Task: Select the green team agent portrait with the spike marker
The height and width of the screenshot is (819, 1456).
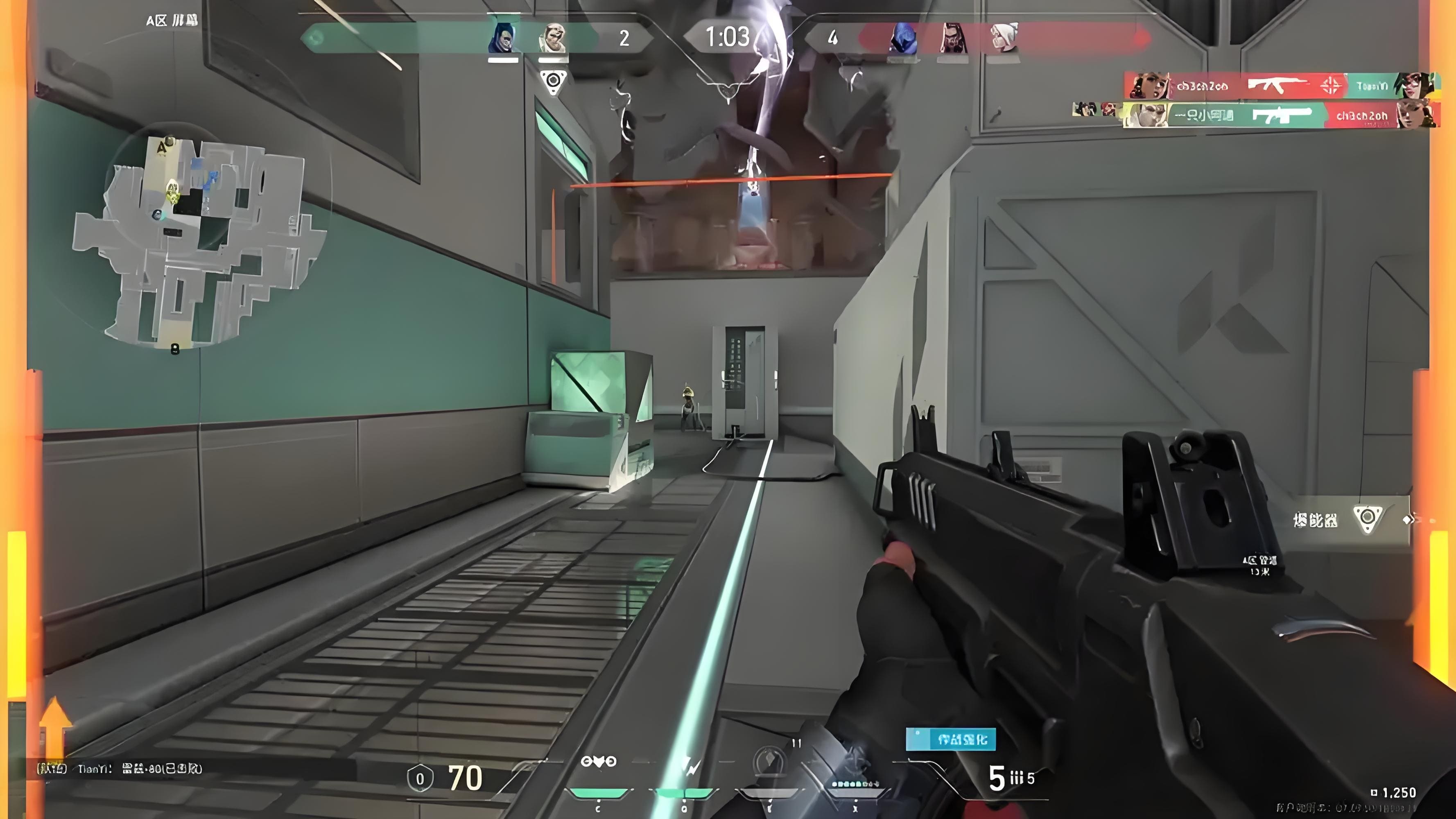Action: click(552, 38)
